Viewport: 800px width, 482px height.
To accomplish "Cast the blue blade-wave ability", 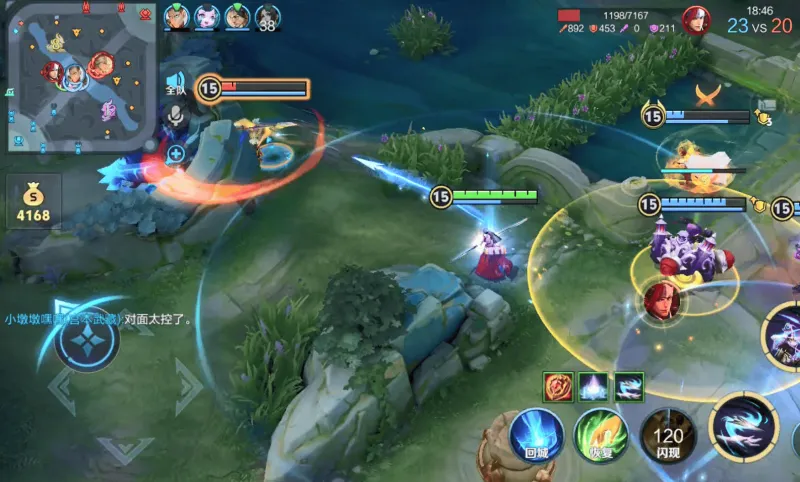I will (x=743, y=427).
